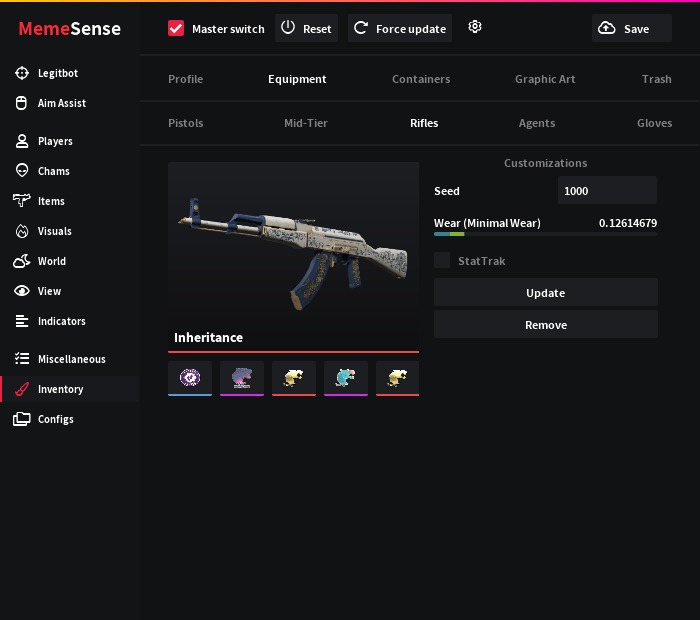
Task: Remove the Inheritance skin
Action: coord(545,325)
